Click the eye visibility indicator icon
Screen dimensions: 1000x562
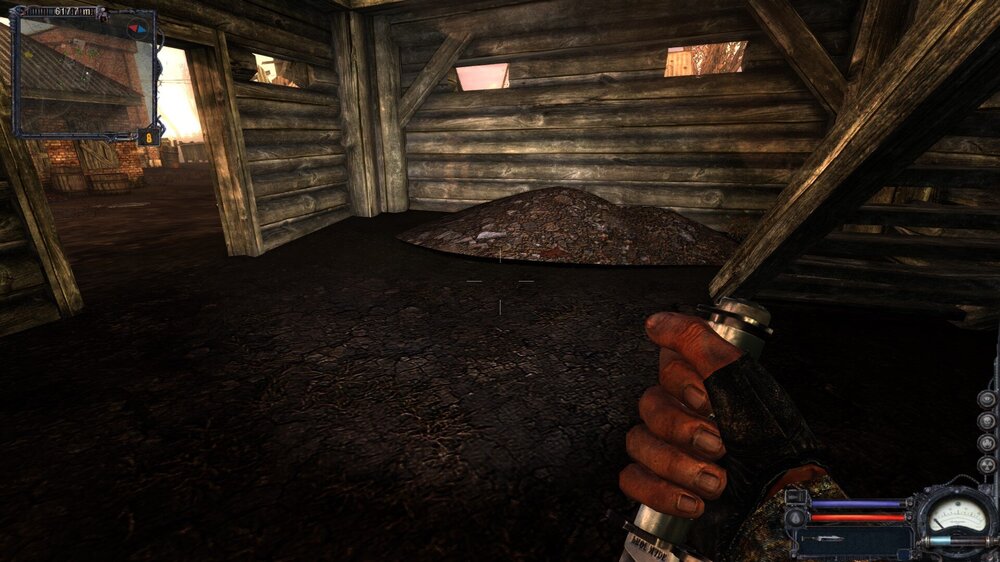point(986,399)
